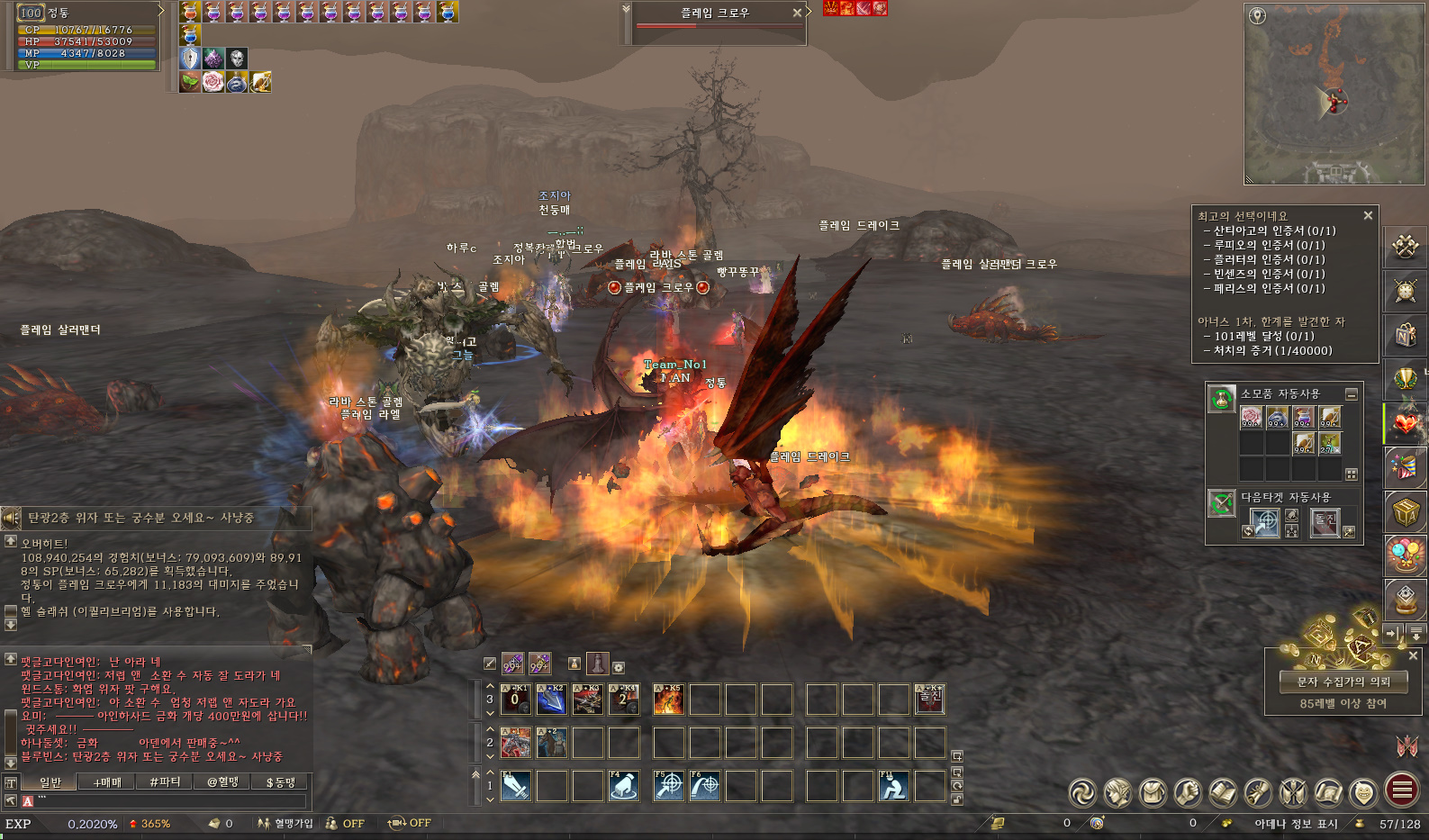Close the Flame Crow target window
The image size is (1429, 840).
797,13
